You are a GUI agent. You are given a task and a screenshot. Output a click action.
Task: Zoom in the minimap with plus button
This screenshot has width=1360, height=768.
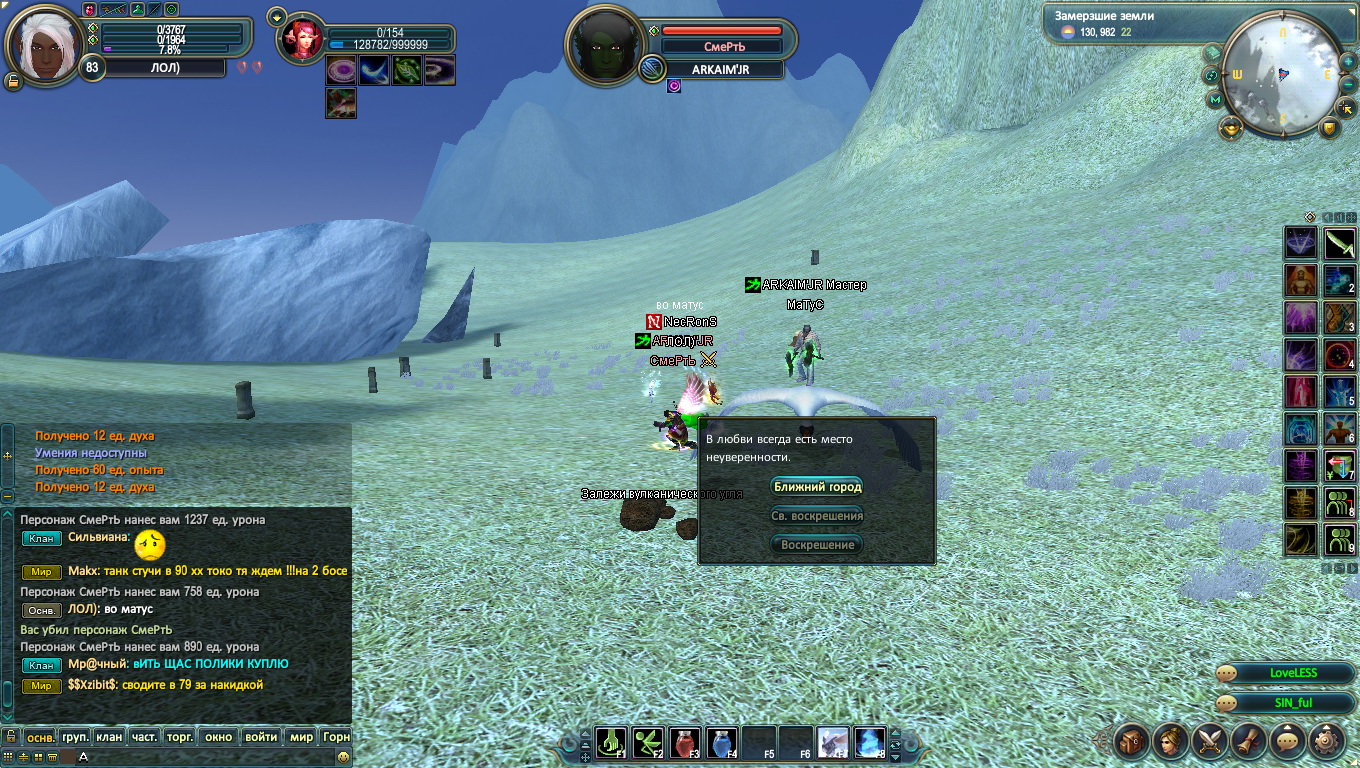click(x=1347, y=64)
